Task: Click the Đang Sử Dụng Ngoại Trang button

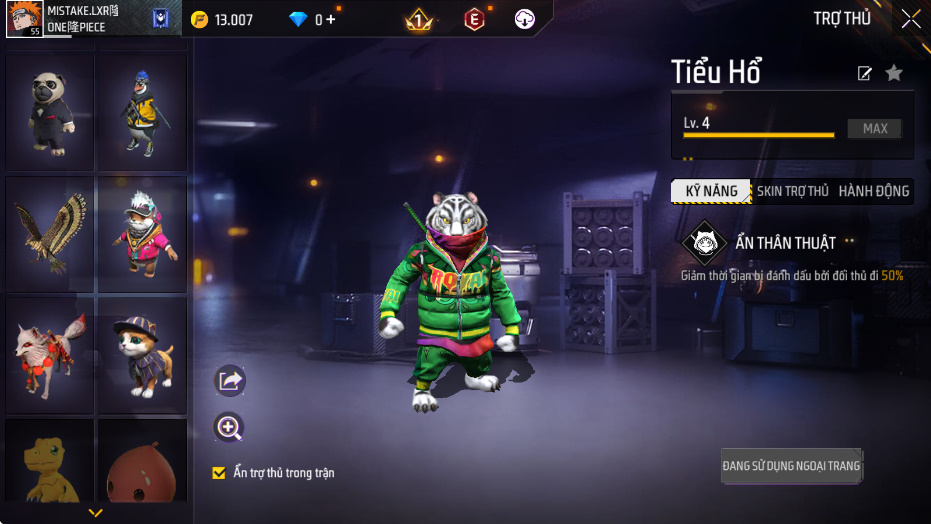Action: [791, 465]
